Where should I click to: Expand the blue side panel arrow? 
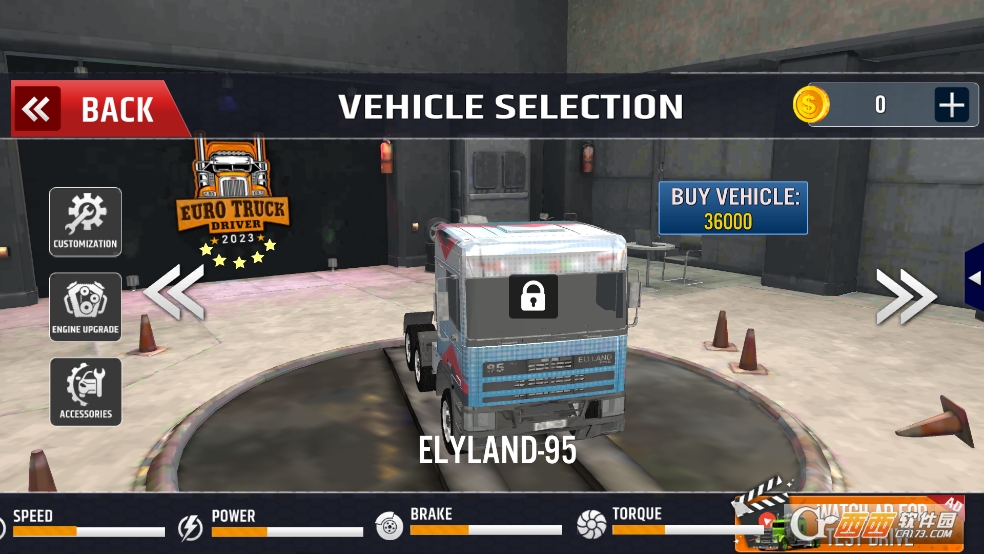coord(974,278)
